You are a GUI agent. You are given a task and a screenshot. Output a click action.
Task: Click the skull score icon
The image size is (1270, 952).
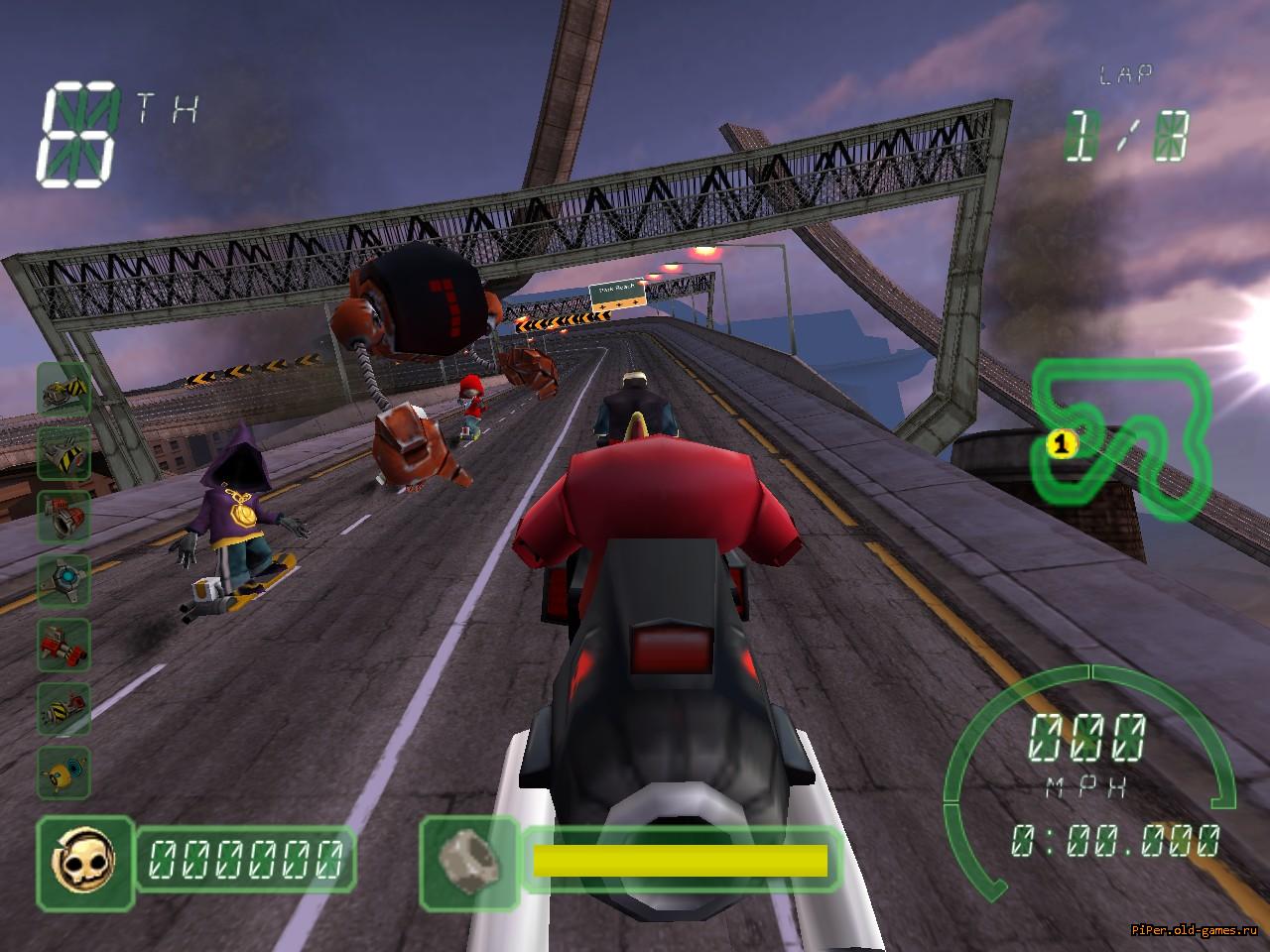tap(84, 862)
